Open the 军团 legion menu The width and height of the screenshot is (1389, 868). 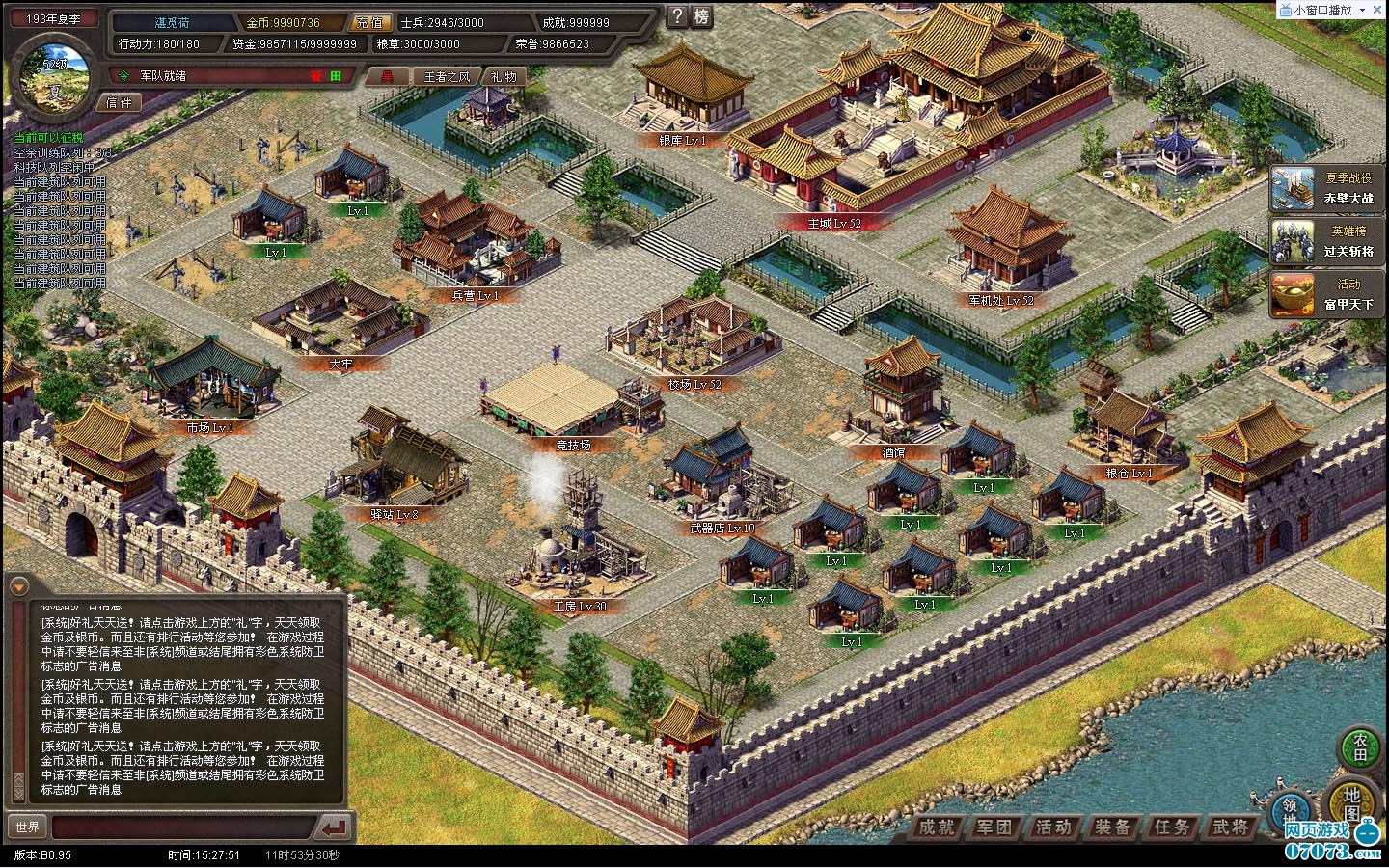point(994,827)
